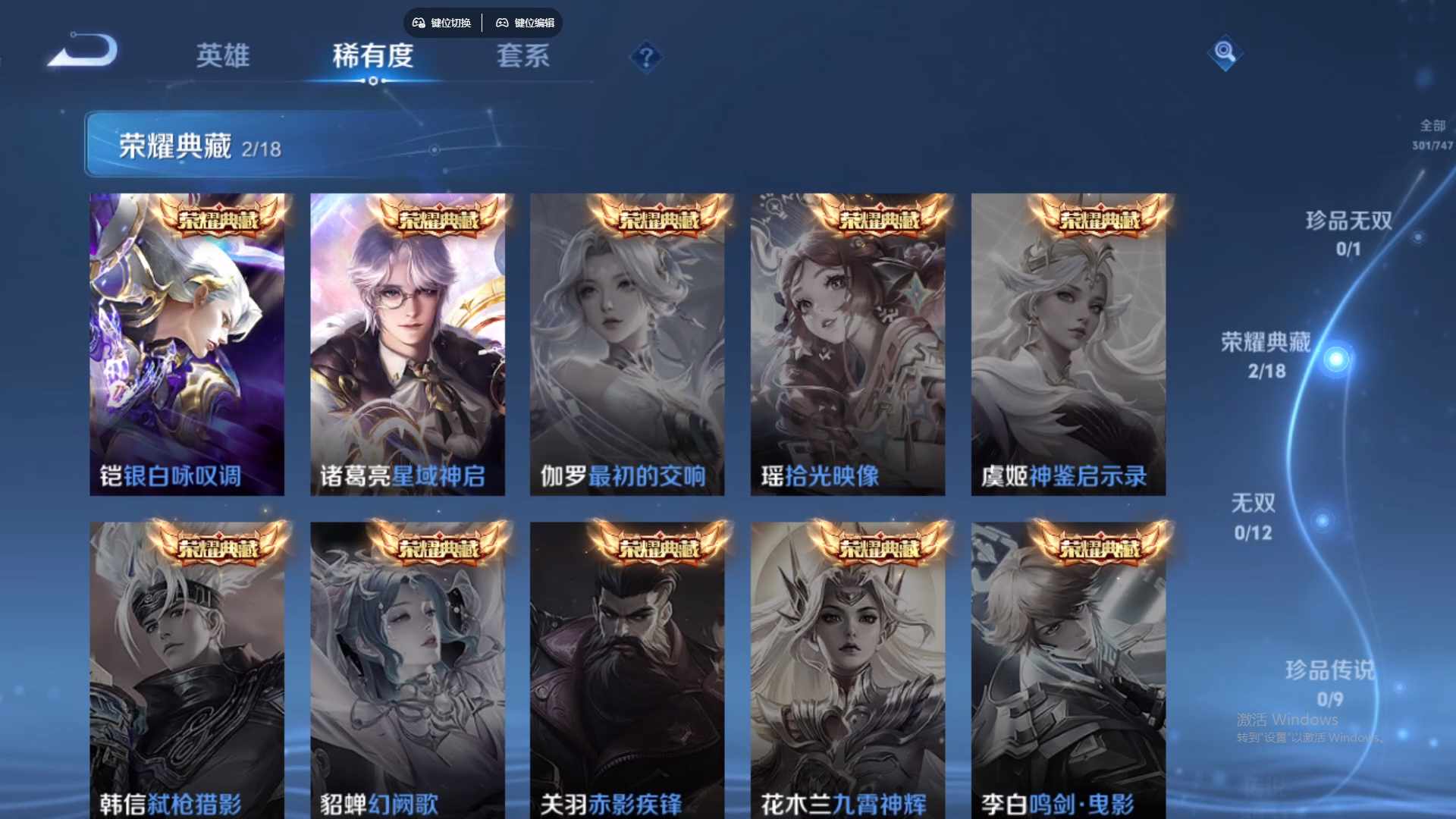Screen dimensions: 1456x819
Task: Switch to the 套系 tab
Action: tap(523, 55)
